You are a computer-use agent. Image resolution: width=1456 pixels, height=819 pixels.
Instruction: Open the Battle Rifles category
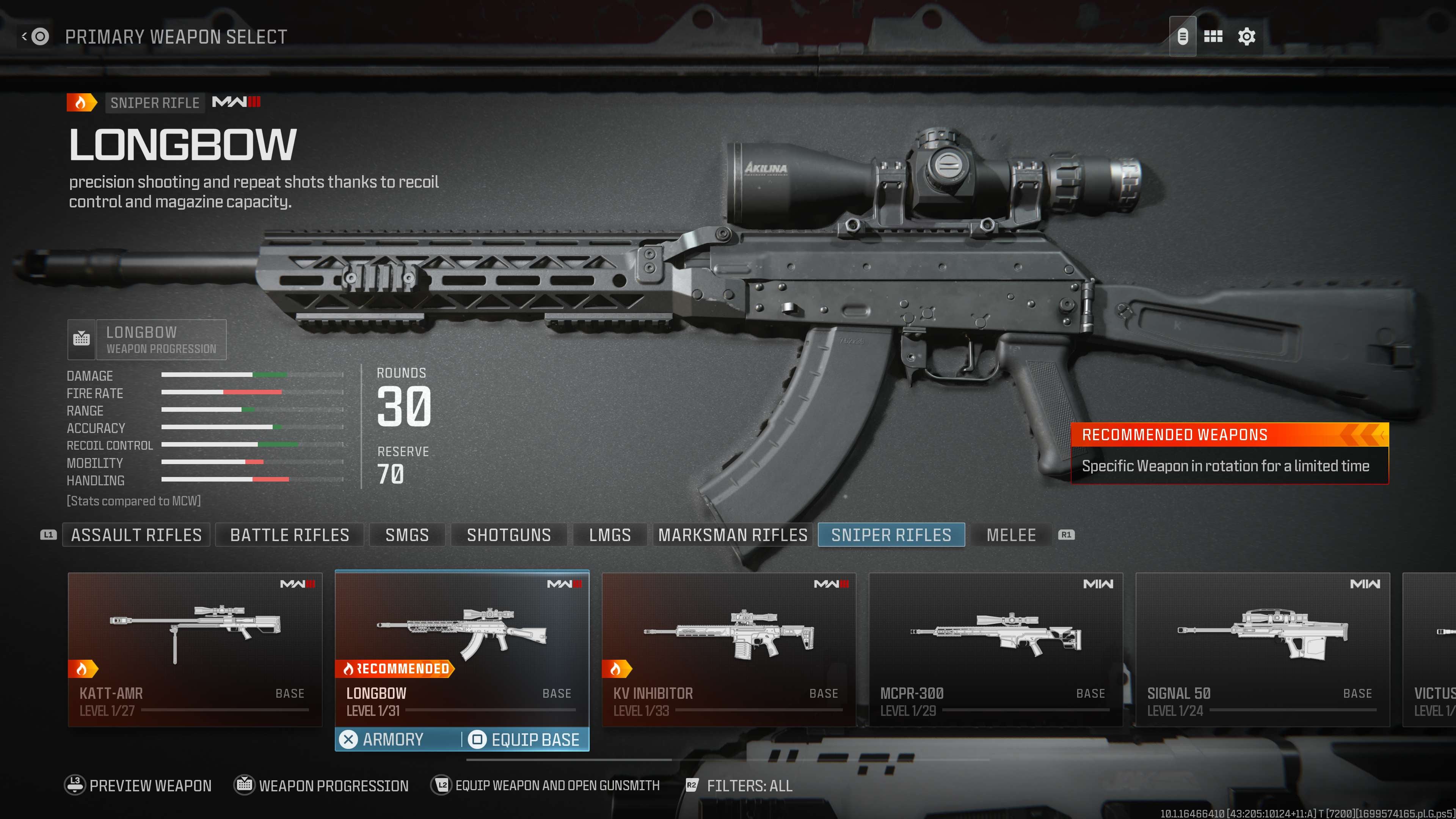coord(289,535)
